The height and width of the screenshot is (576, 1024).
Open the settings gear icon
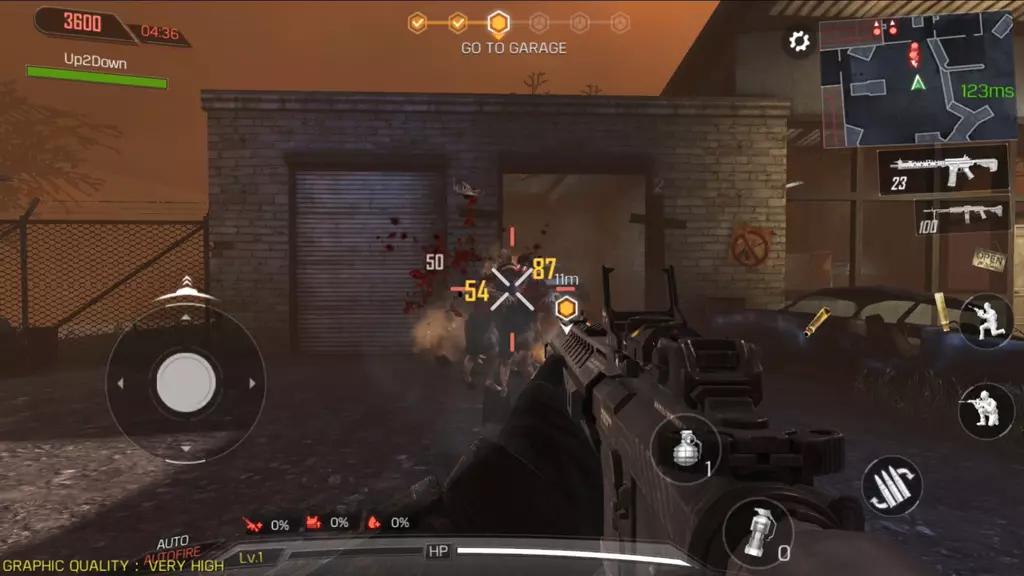799,41
